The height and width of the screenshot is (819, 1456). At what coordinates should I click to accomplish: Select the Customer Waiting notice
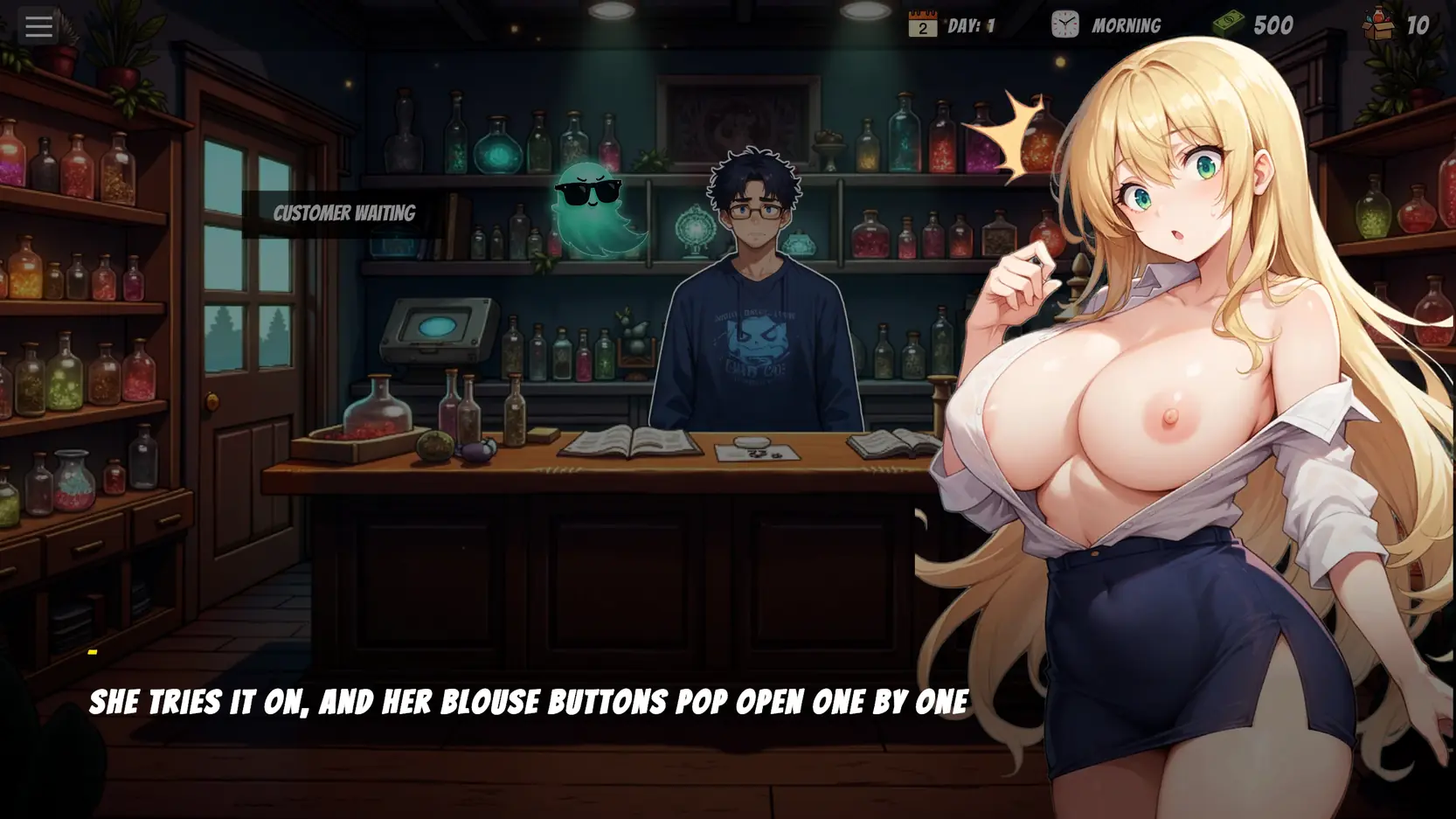point(343,214)
